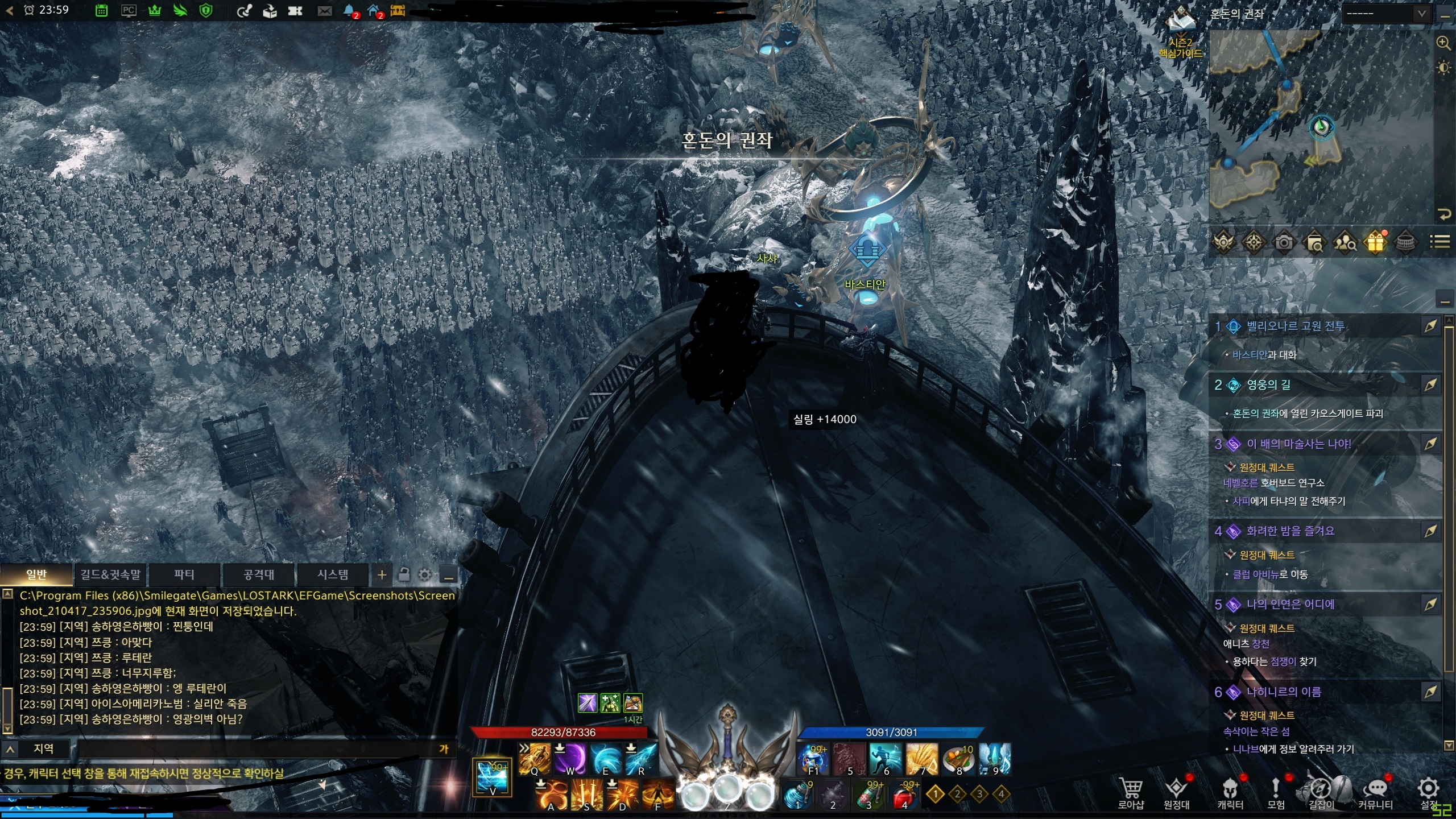Open the 파티 chat tab
Viewport: 1456px width, 819px height.
click(184, 574)
